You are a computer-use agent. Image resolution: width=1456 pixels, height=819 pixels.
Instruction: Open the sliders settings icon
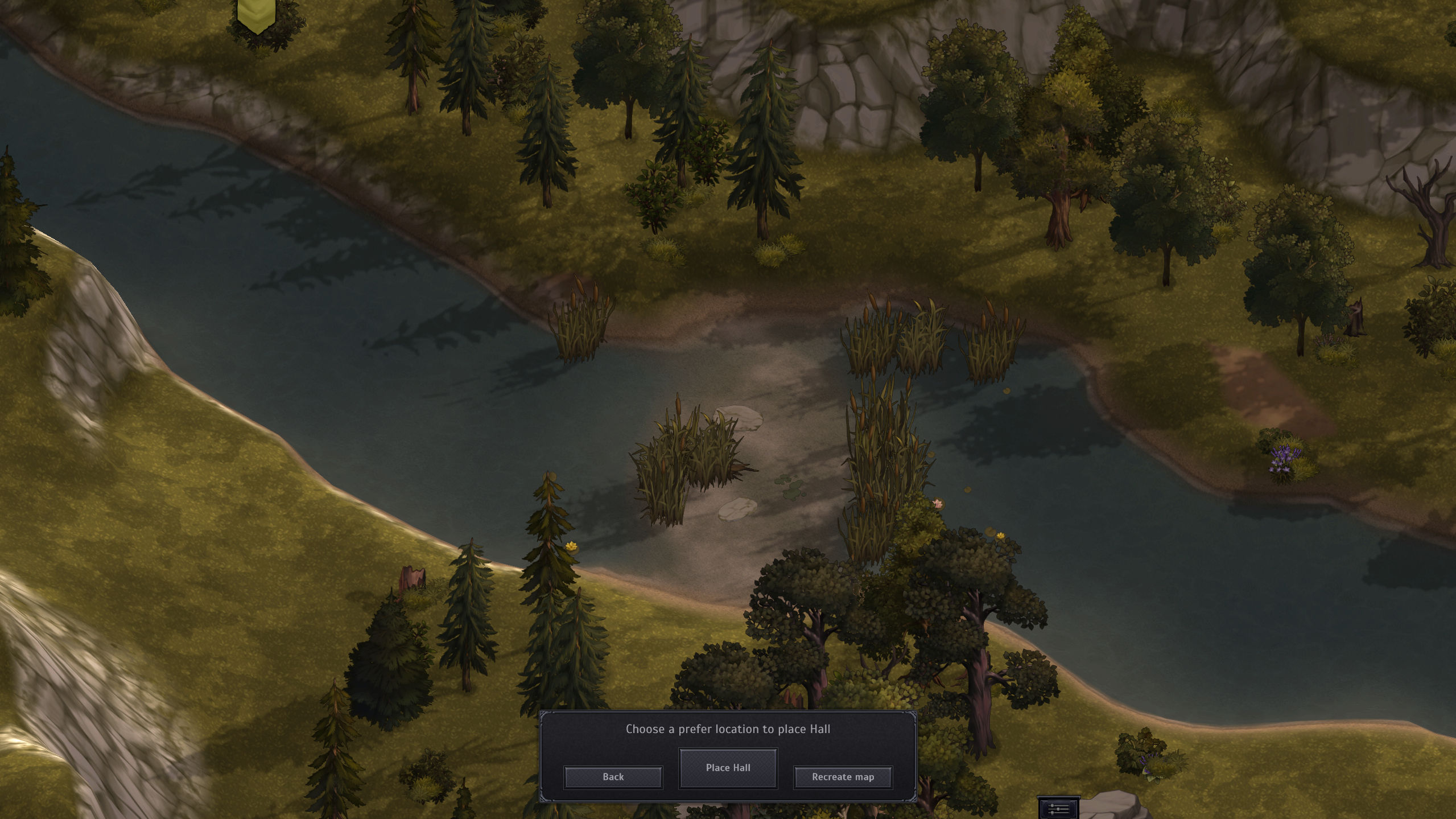[x=1058, y=808]
